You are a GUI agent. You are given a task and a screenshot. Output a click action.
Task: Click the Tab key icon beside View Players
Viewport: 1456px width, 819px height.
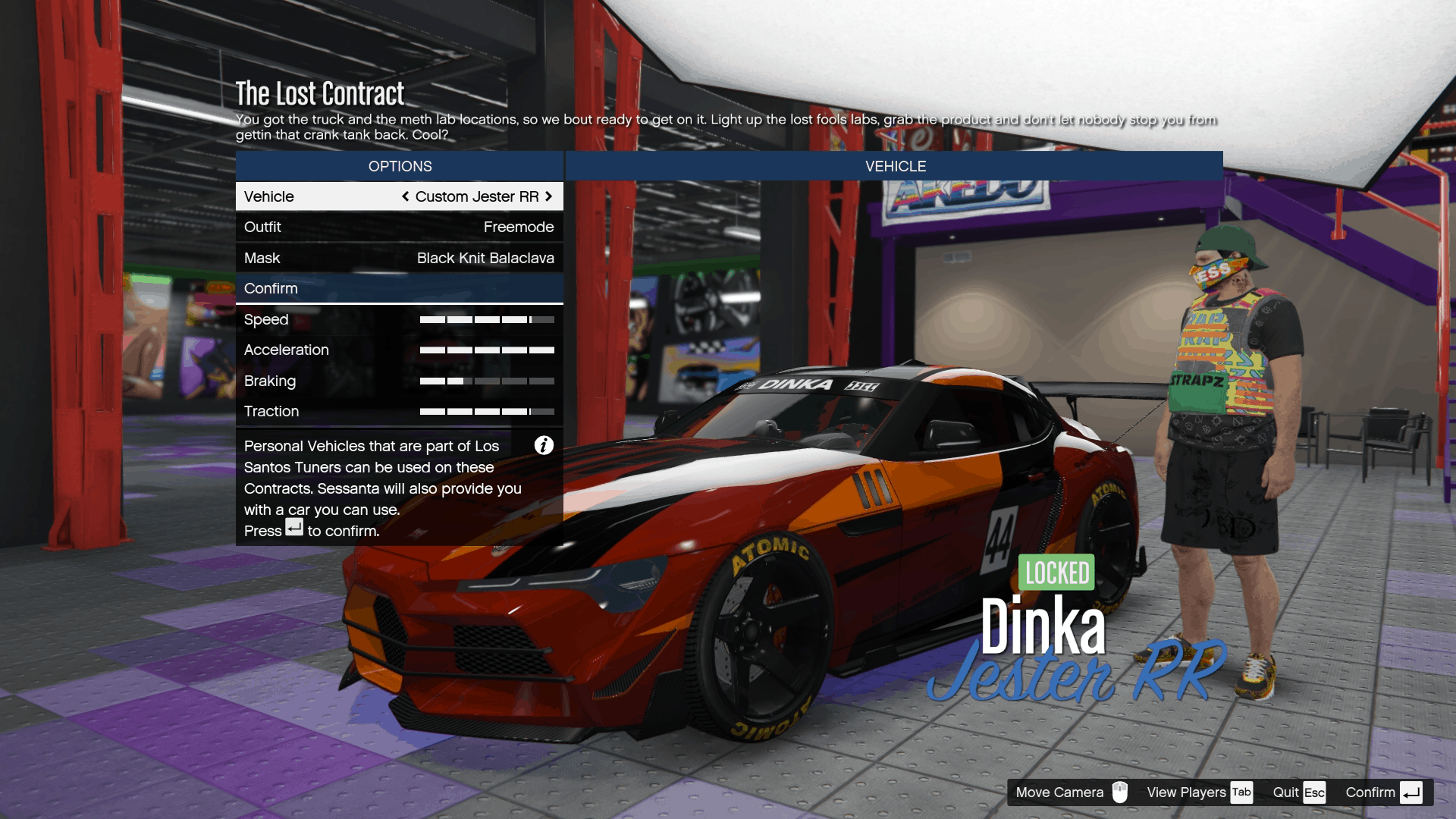(1242, 792)
